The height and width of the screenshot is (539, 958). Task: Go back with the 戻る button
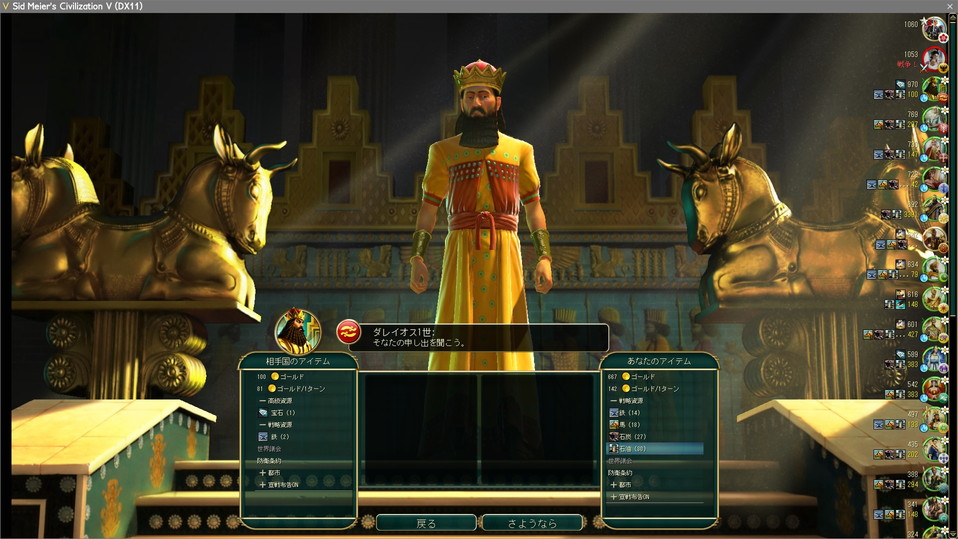[x=426, y=523]
